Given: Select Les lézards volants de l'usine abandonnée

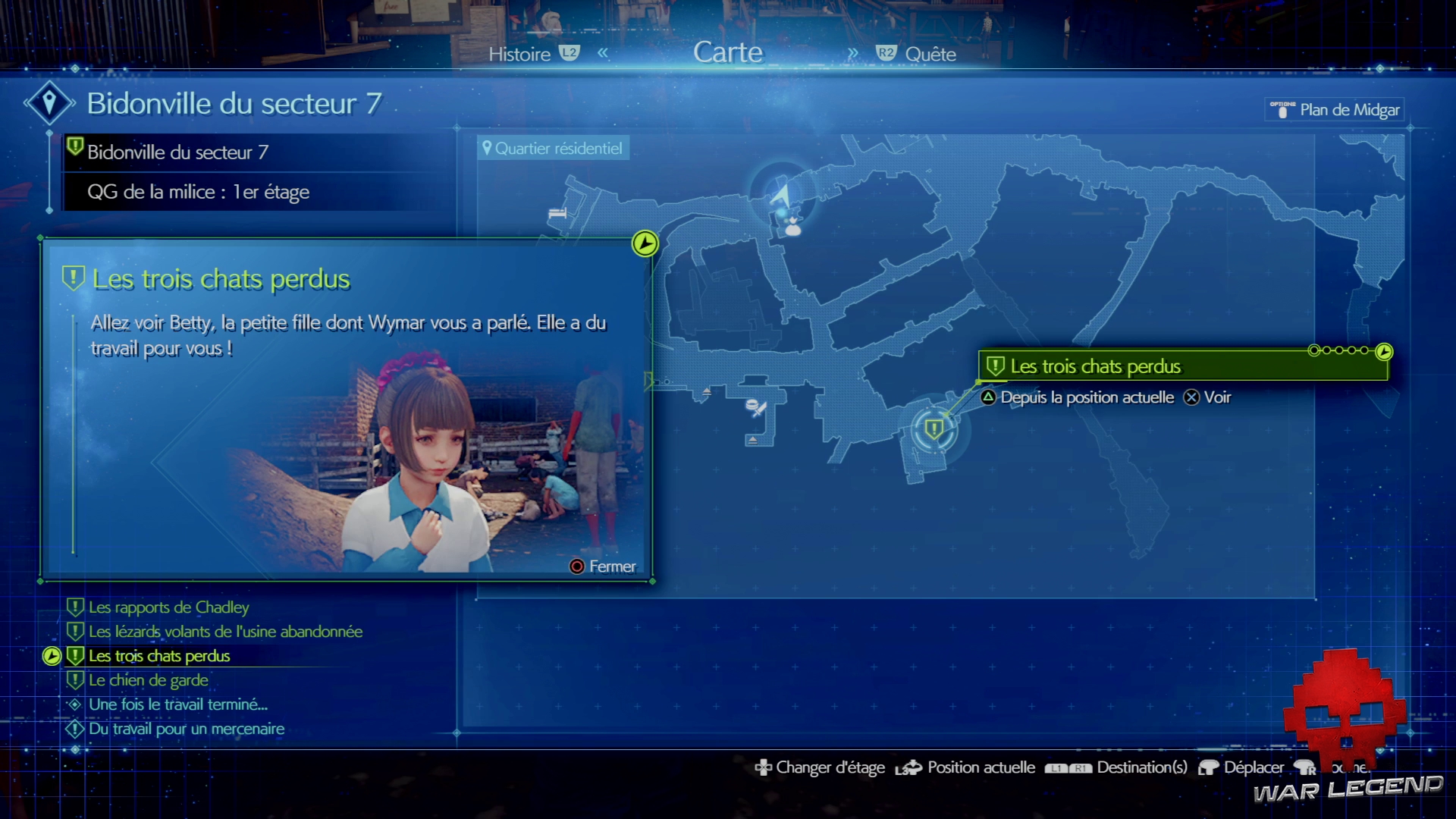Looking at the screenshot, I should pos(225,632).
